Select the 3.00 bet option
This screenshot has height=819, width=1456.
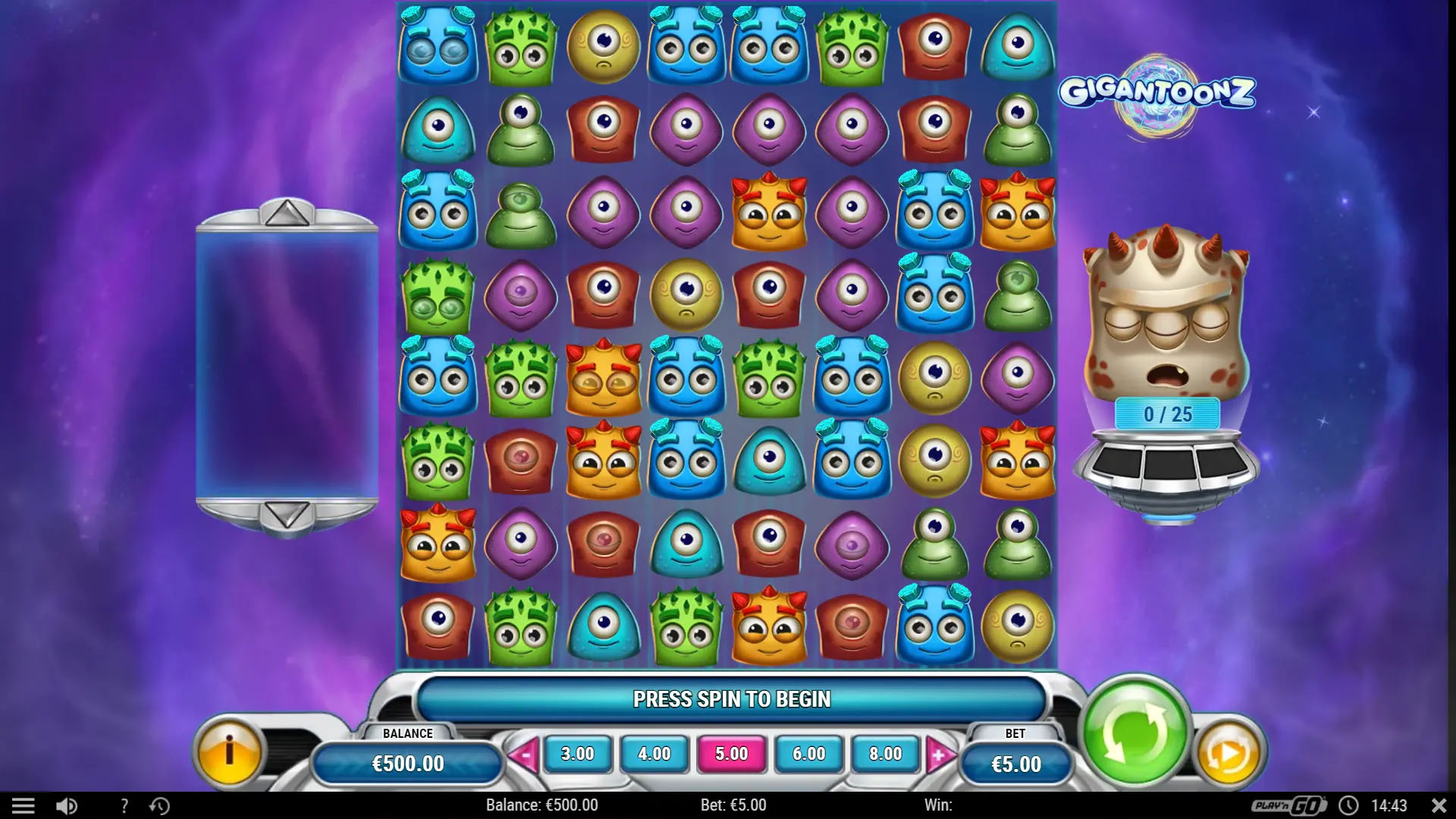click(578, 754)
